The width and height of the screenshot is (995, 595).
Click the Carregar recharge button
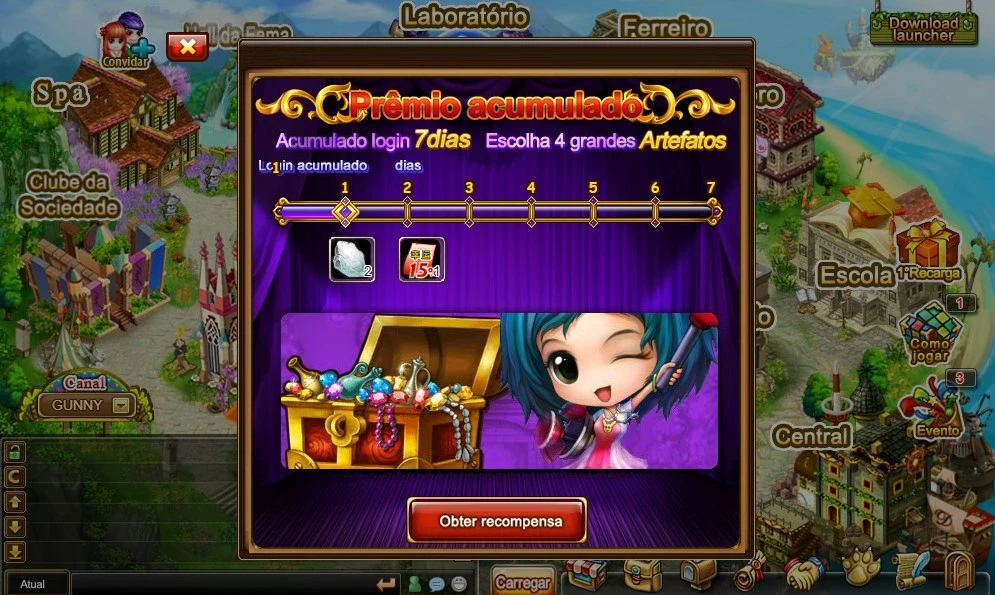[523, 581]
